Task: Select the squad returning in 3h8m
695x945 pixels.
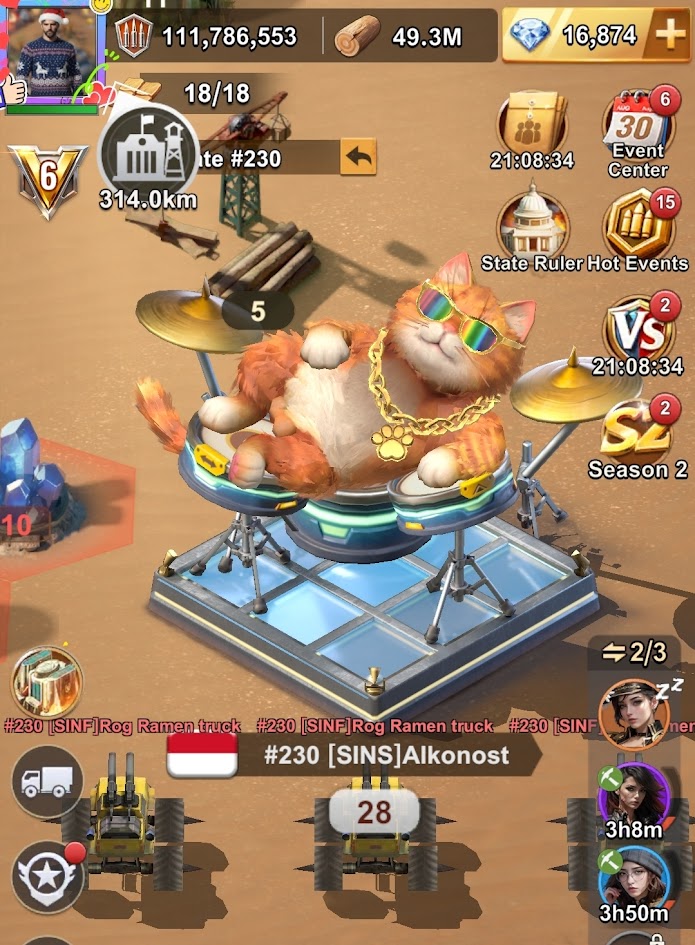Action: point(633,797)
